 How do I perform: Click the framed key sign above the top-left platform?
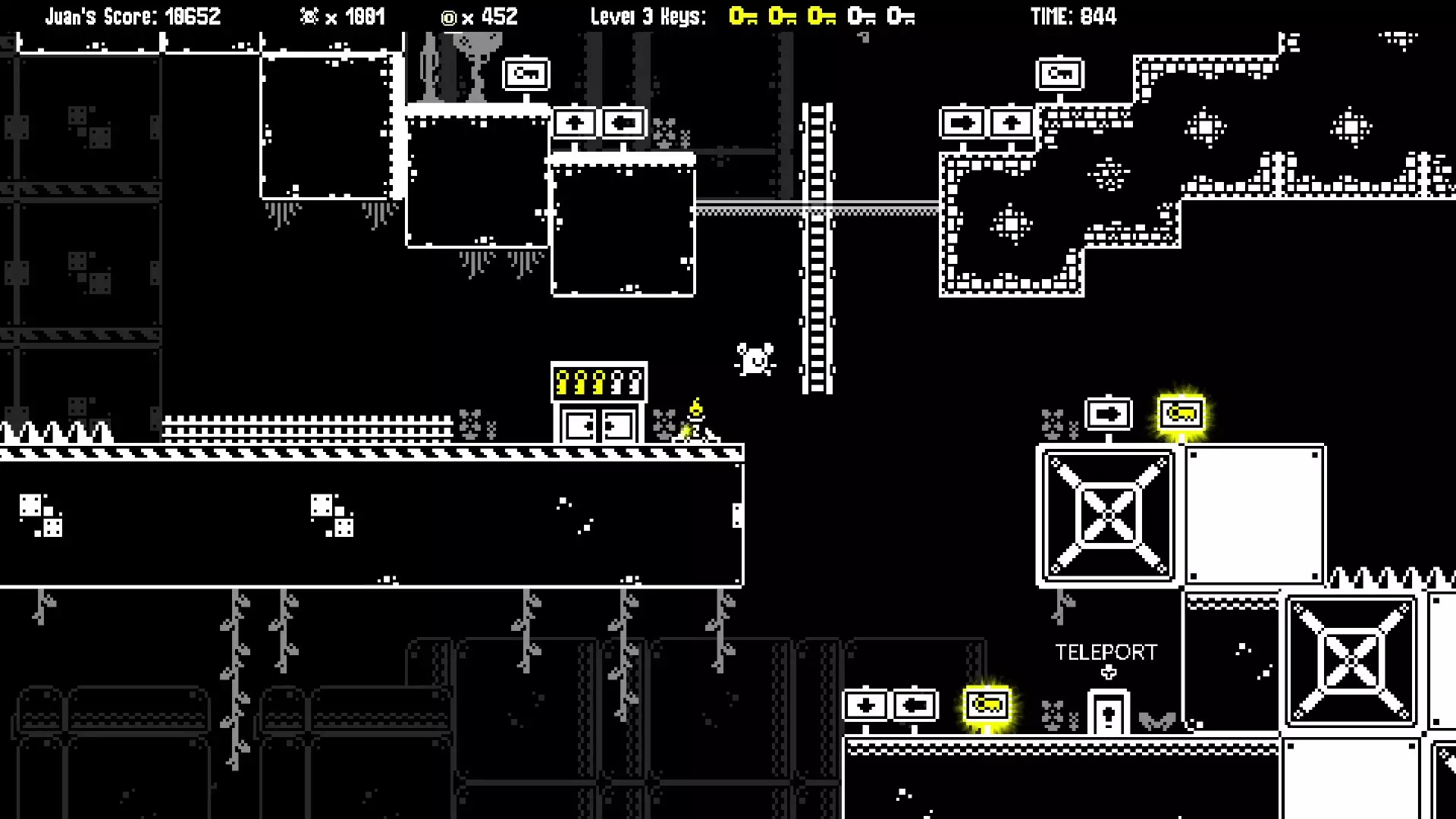pyautogui.click(x=526, y=73)
